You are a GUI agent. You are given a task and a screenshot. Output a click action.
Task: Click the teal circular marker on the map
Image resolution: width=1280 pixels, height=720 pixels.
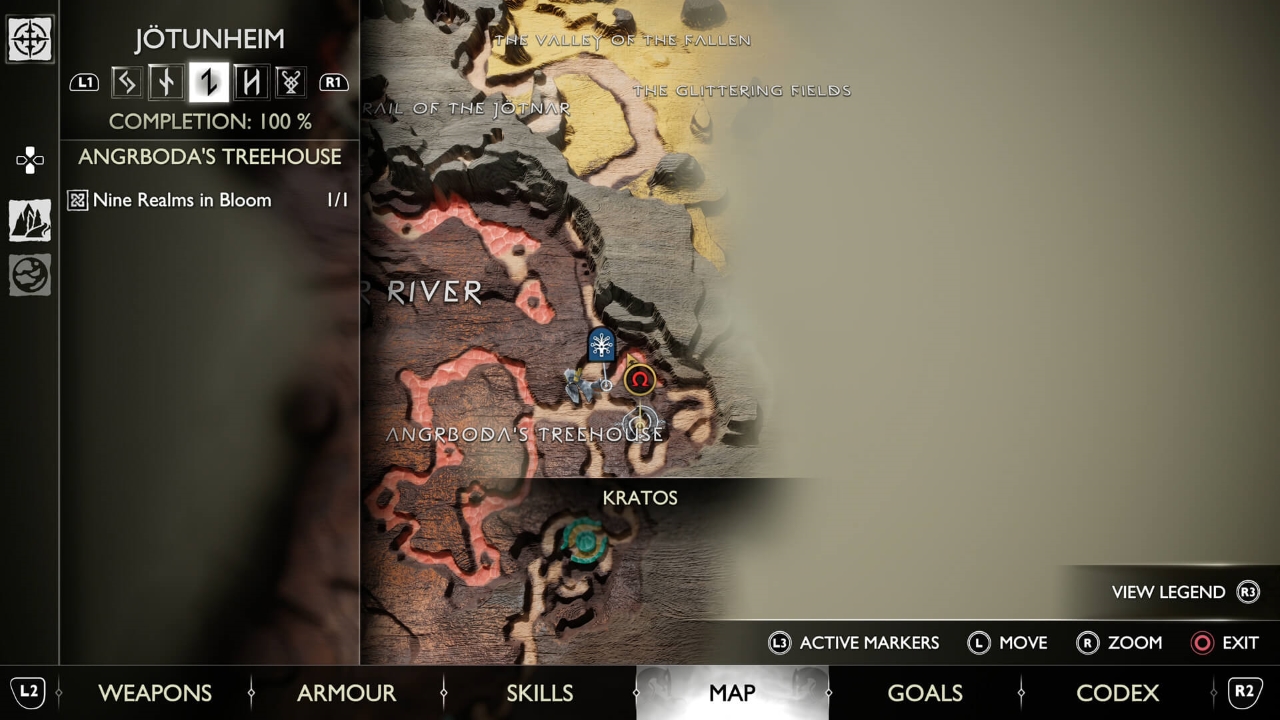click(585, 540)
